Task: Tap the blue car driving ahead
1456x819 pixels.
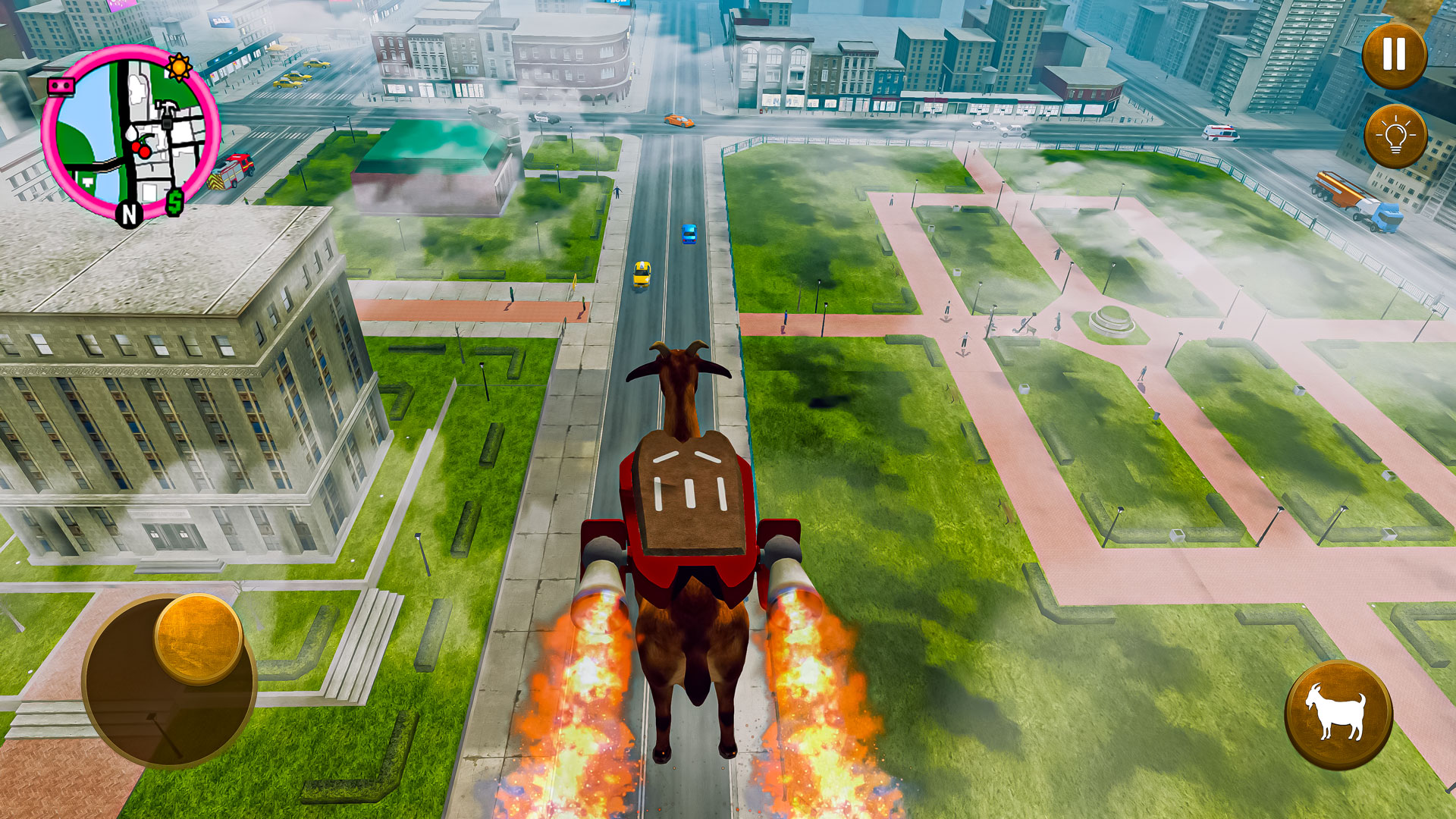Action: [689, 235]
